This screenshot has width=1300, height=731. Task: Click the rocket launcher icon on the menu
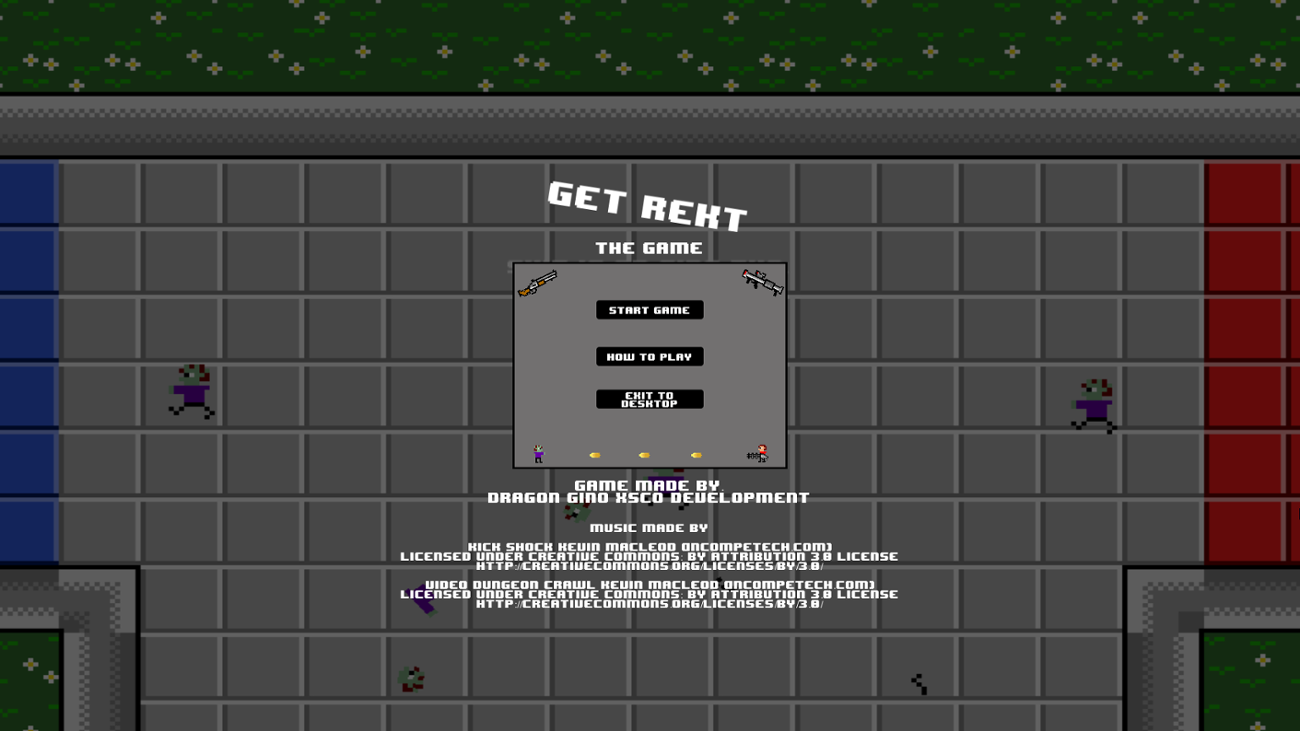(x=762, y=284)
